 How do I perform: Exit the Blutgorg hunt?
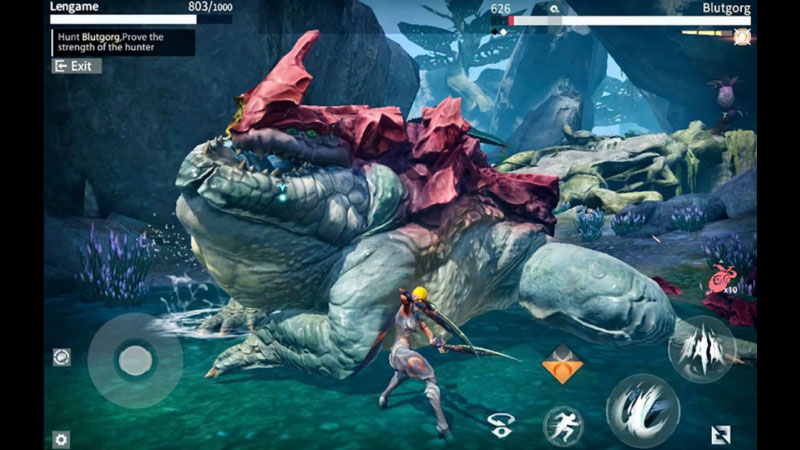[x=76, y=66]
